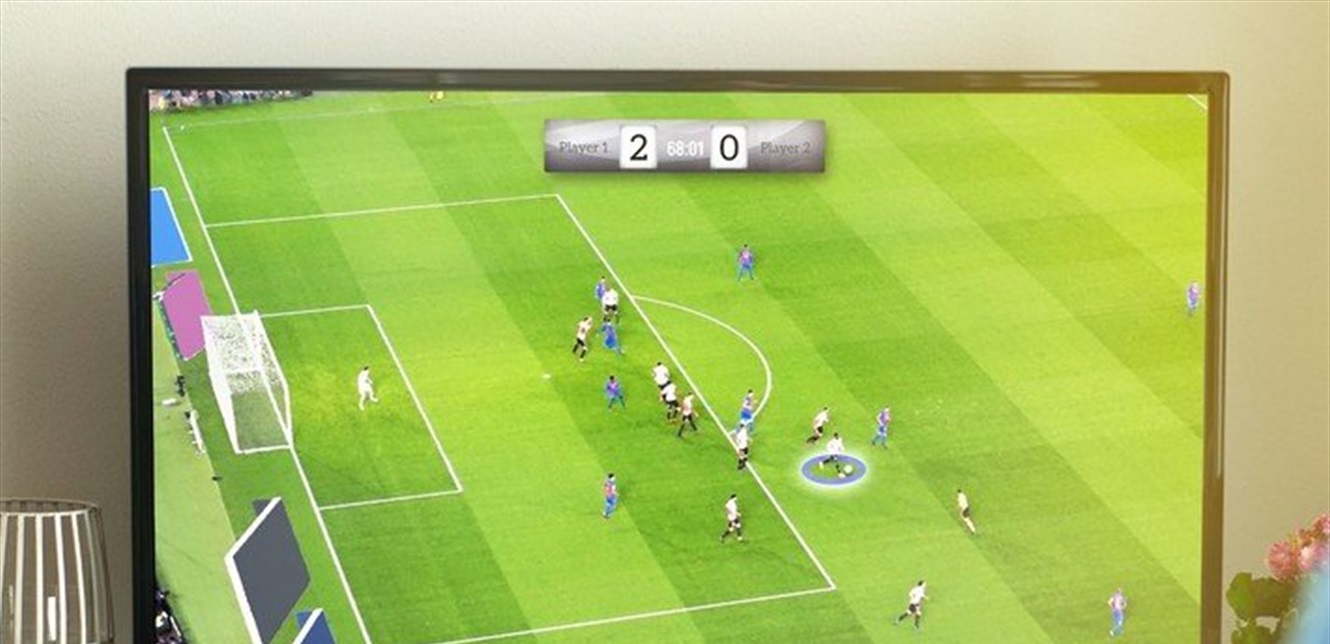Select the player highlighted by the blue ring

[x=834, y=454]
